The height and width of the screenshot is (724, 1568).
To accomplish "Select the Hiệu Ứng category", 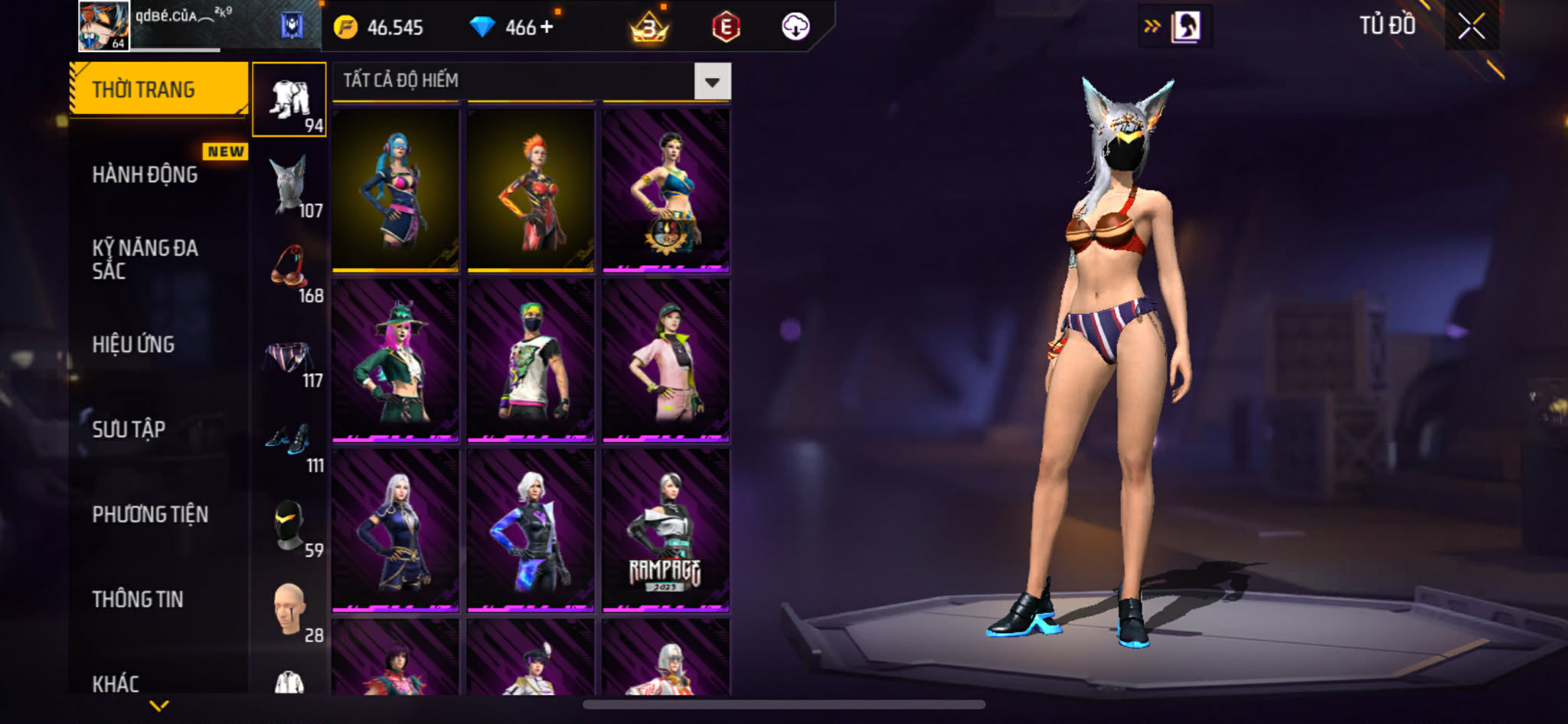I will click(x=134, y=344).
